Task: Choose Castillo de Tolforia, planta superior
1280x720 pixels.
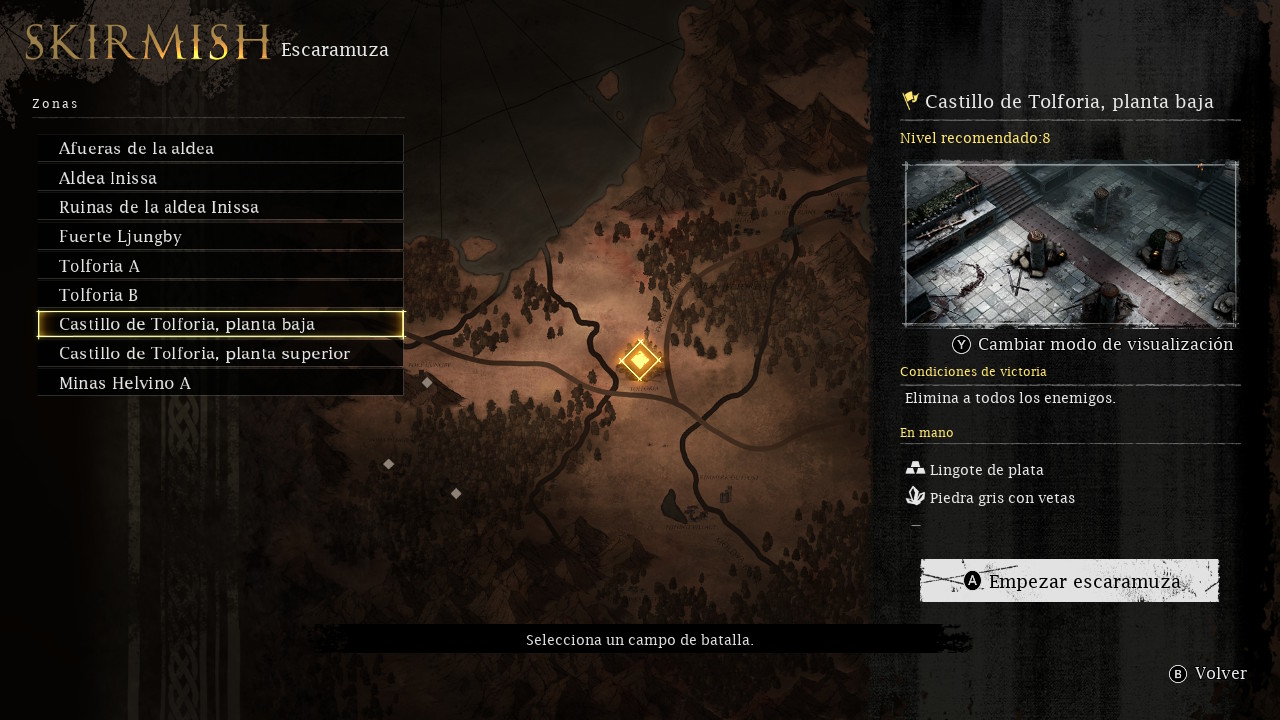Action: pos(220,354)
